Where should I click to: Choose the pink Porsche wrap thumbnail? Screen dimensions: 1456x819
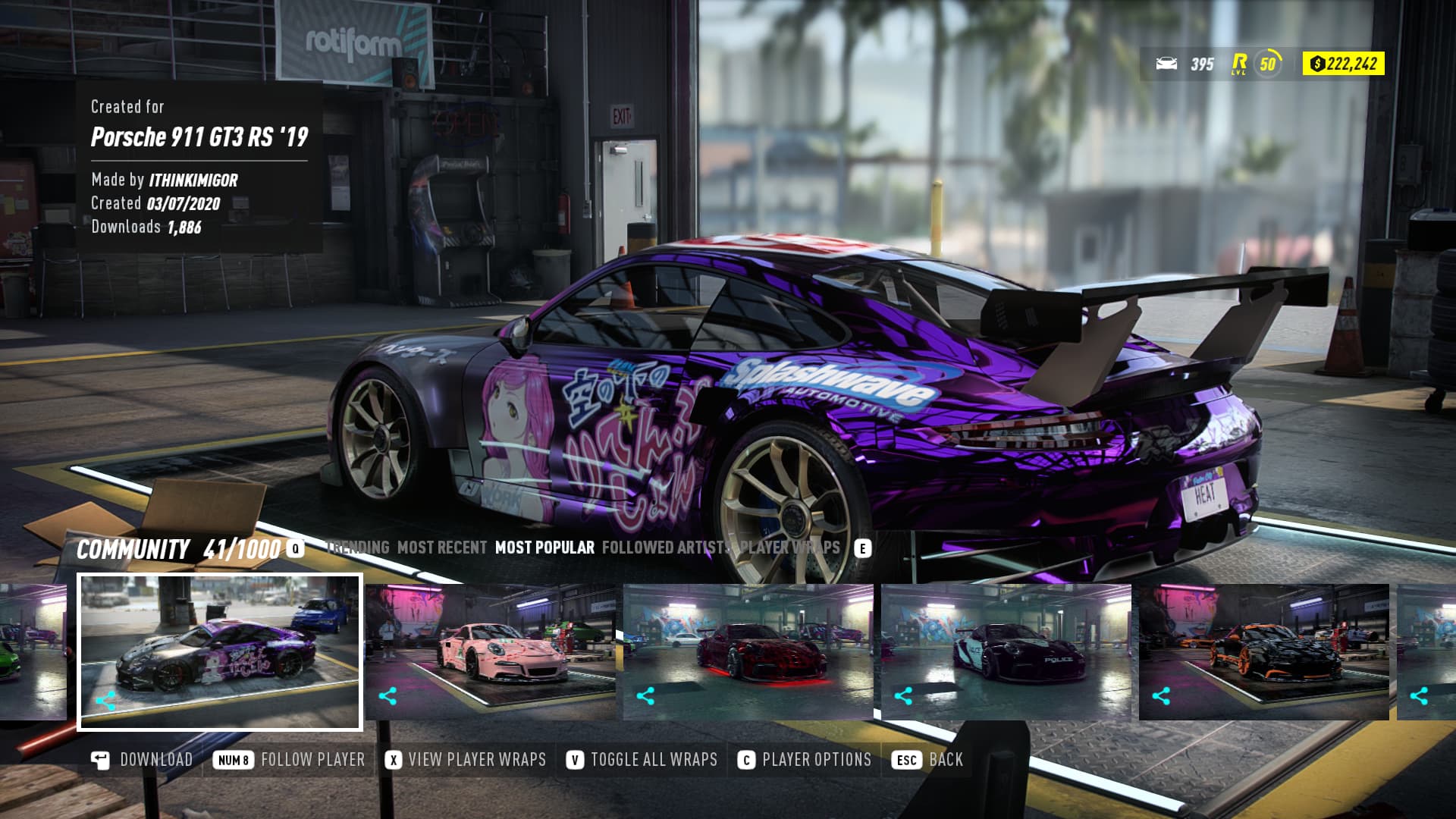[x=491, y=652]
